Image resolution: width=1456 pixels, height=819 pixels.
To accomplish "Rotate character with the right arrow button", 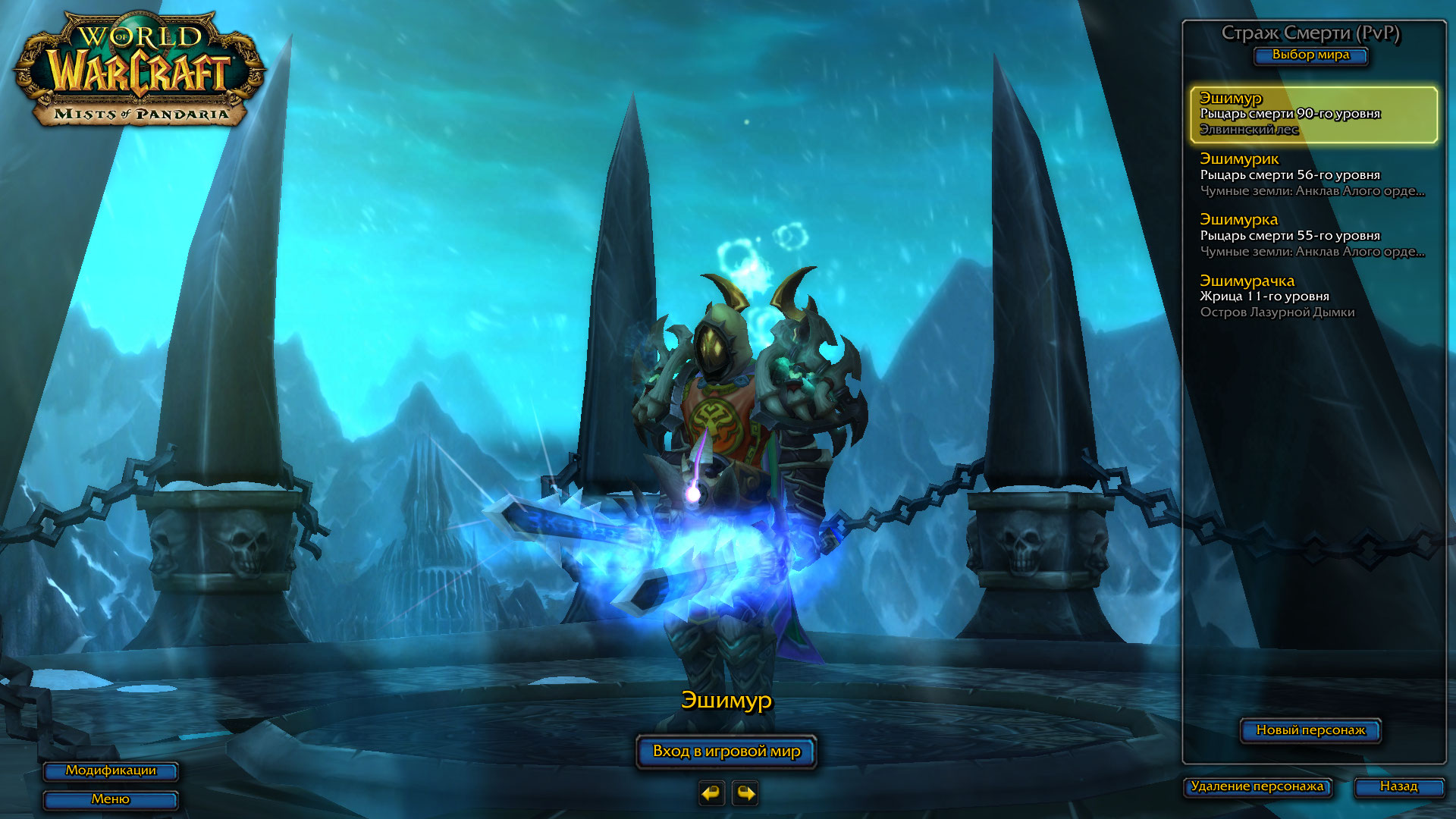I will (x=745, y=793).
